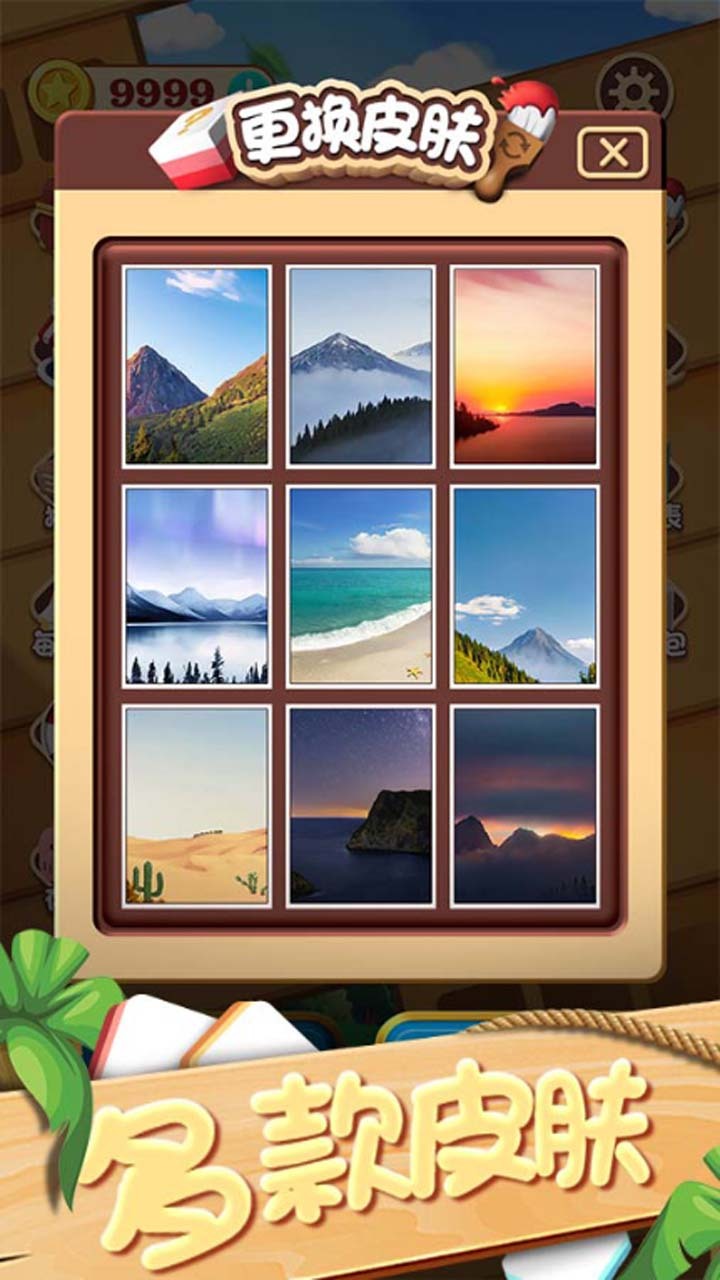720x1280 pixels.
Task: Pick the orange sunset lake skin
Action: point(525,366)
